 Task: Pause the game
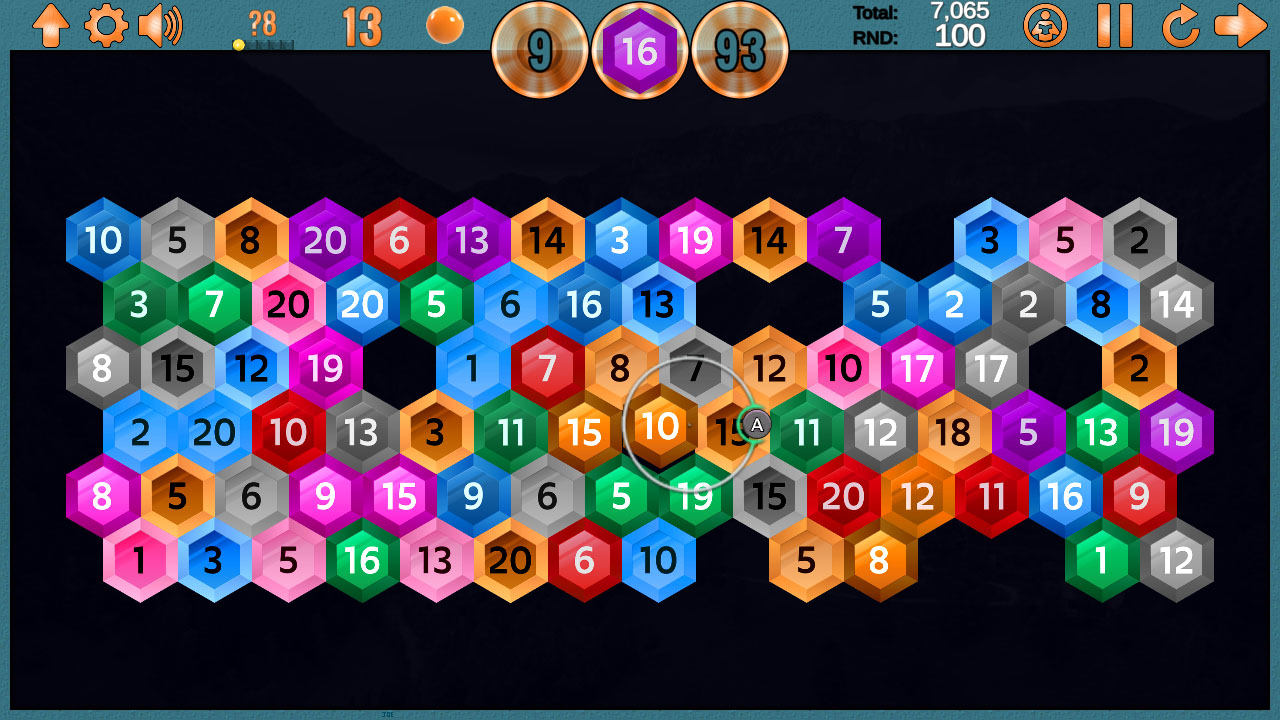pyautogui.click(x=1113, y=27)
